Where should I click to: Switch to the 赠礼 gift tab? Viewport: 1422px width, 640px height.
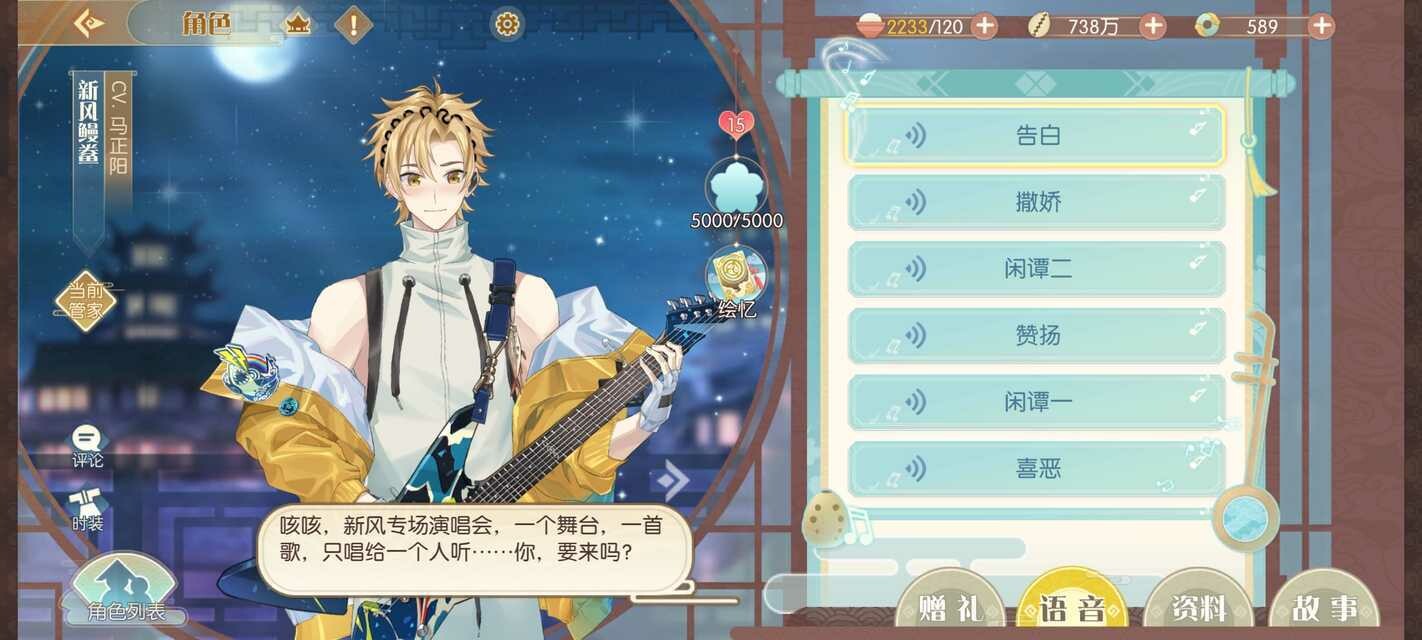(x=949, y=606)
